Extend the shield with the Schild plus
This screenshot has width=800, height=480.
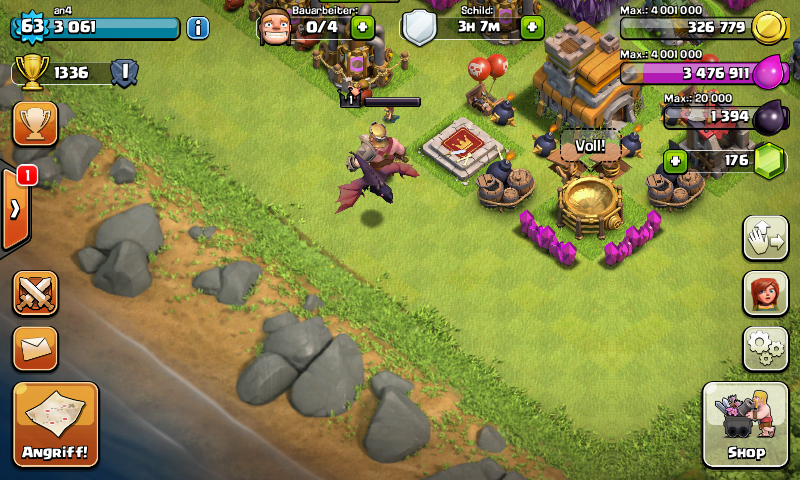coord(531,27)
